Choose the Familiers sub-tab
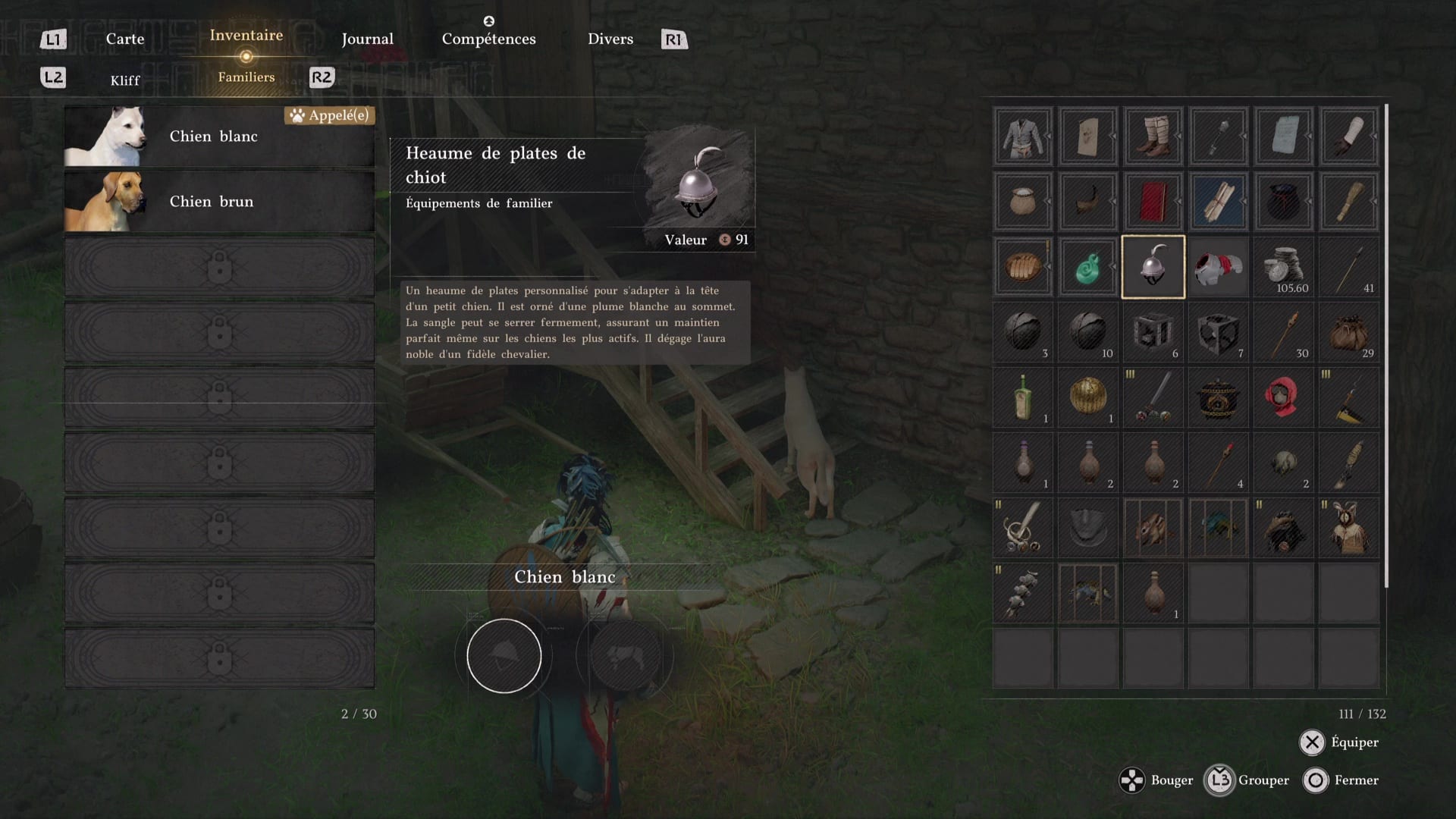This screenshot has width=1456, height=819. [246, 77]
